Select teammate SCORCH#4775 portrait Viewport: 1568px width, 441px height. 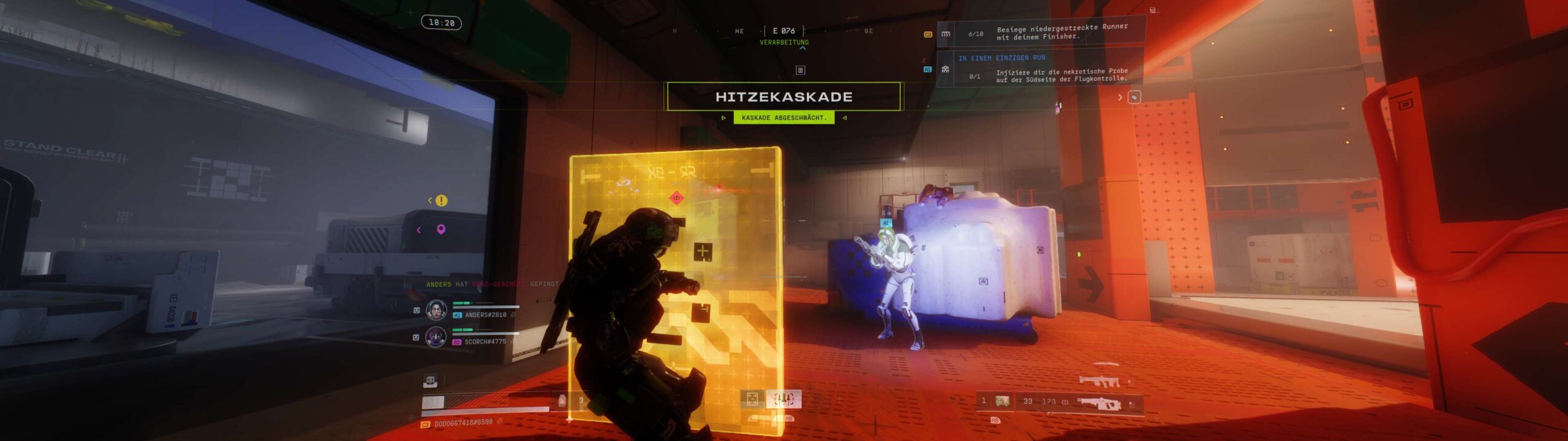tap(436, 337)
